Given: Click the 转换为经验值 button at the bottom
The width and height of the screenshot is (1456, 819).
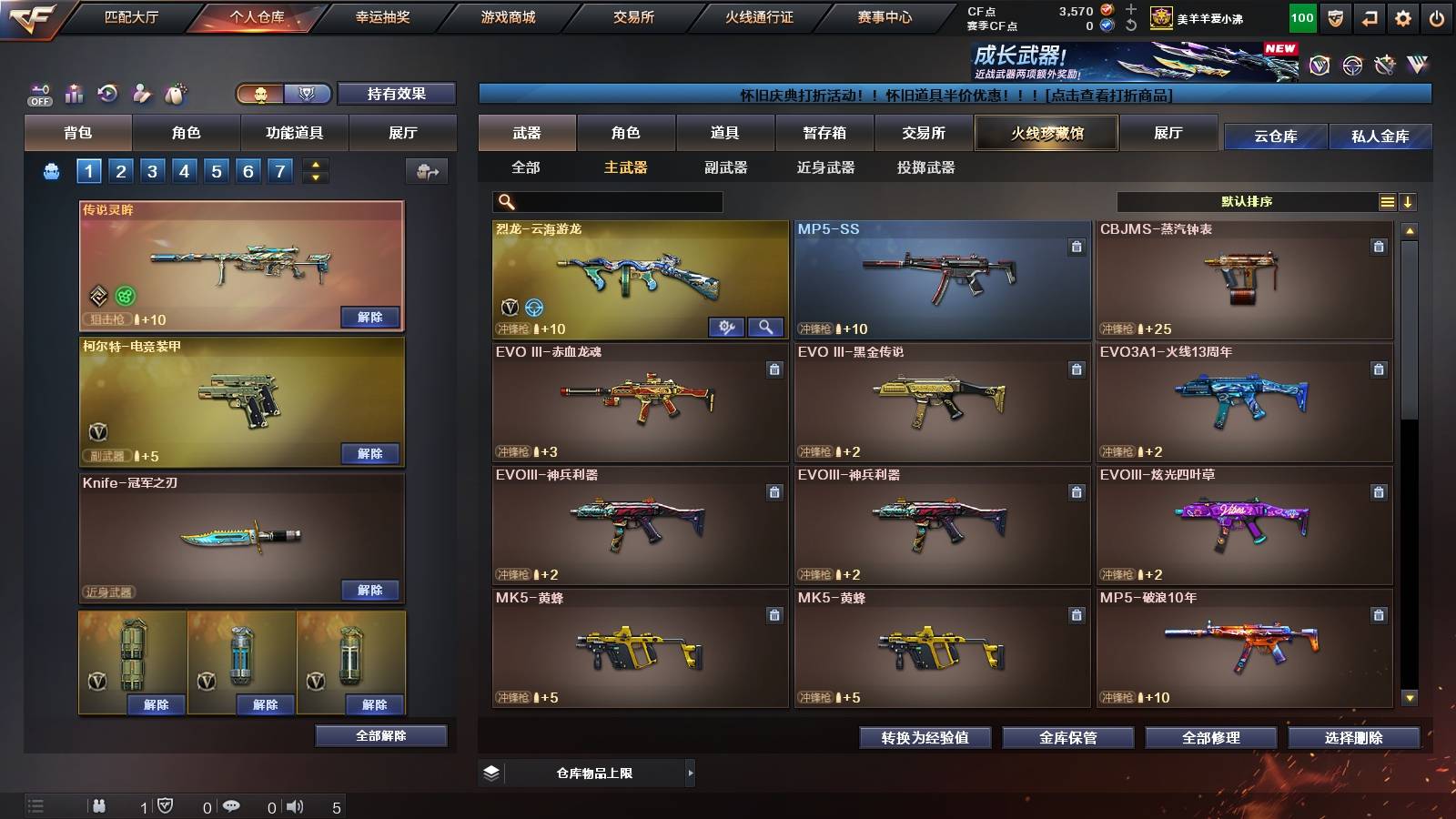Looking at the screenshot, I should [x=926, y=738].
